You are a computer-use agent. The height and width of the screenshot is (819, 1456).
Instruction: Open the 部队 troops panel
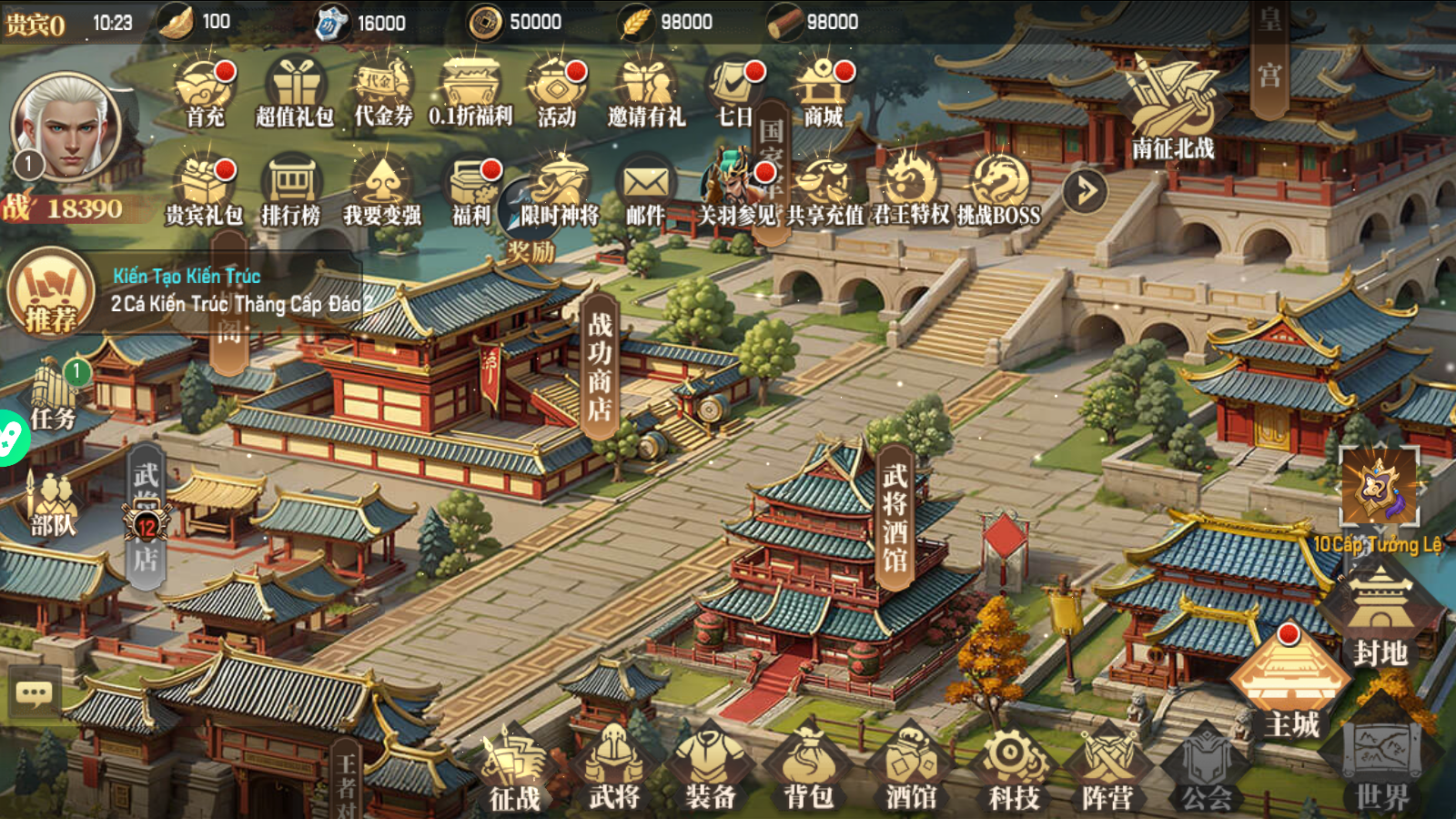[x=54, y=505]
